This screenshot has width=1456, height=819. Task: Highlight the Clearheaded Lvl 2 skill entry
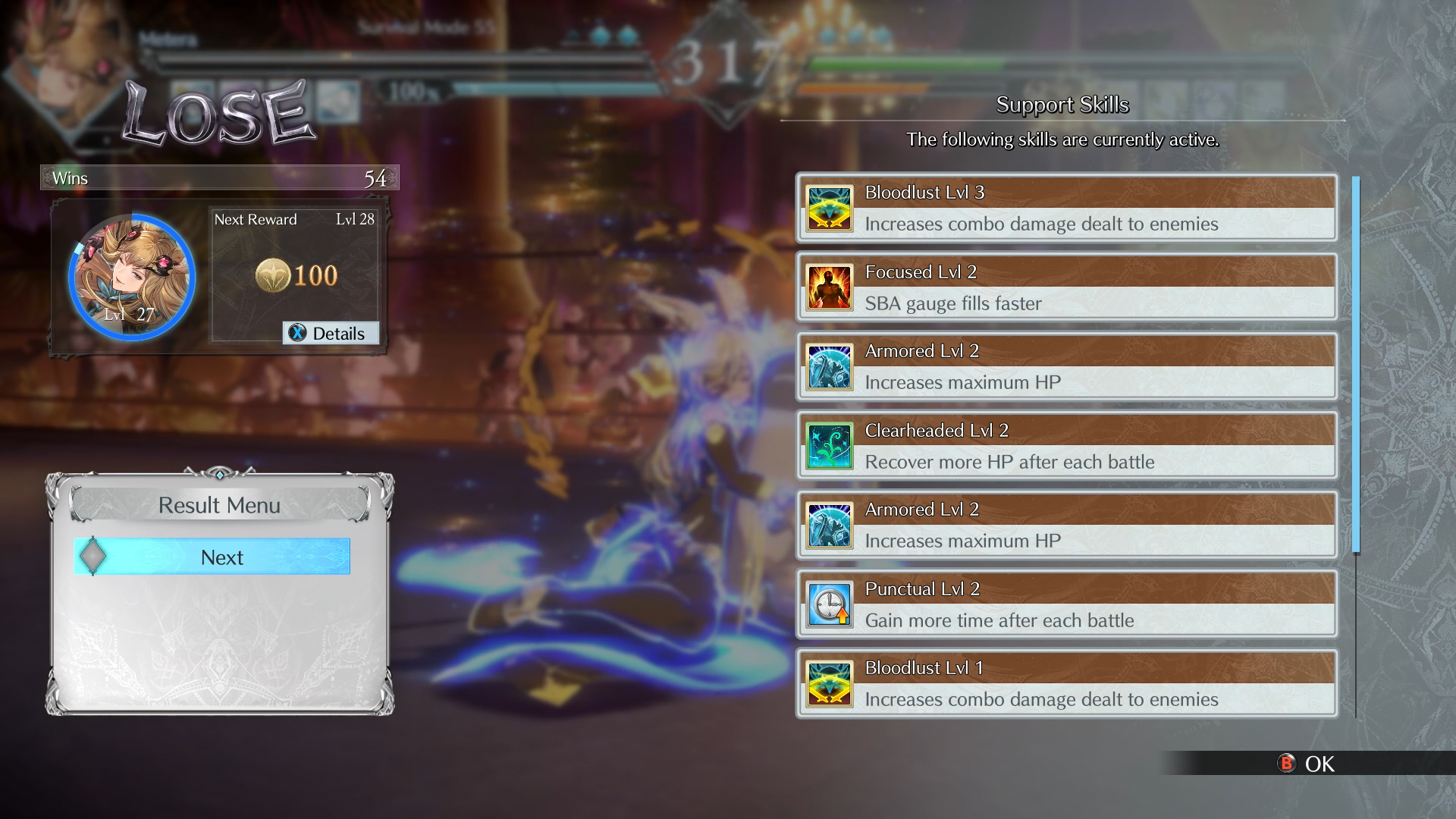1065,446
